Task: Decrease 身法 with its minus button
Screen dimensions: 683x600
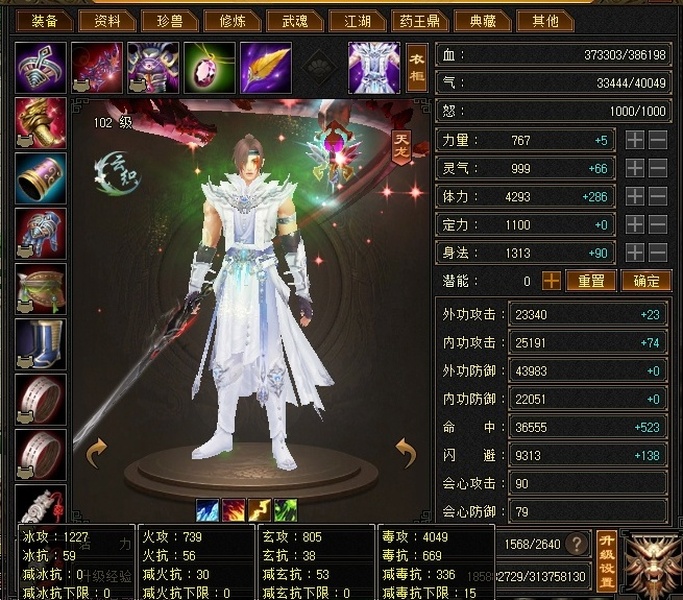Action: [x=657, y=253]
